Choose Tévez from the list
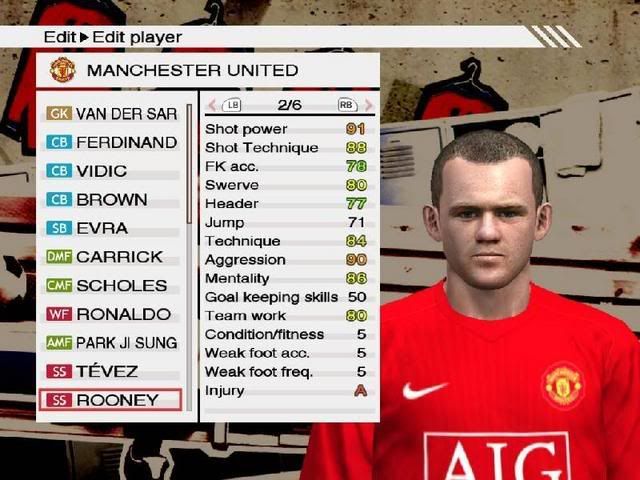Screen dimensions: 640x480 111,371
